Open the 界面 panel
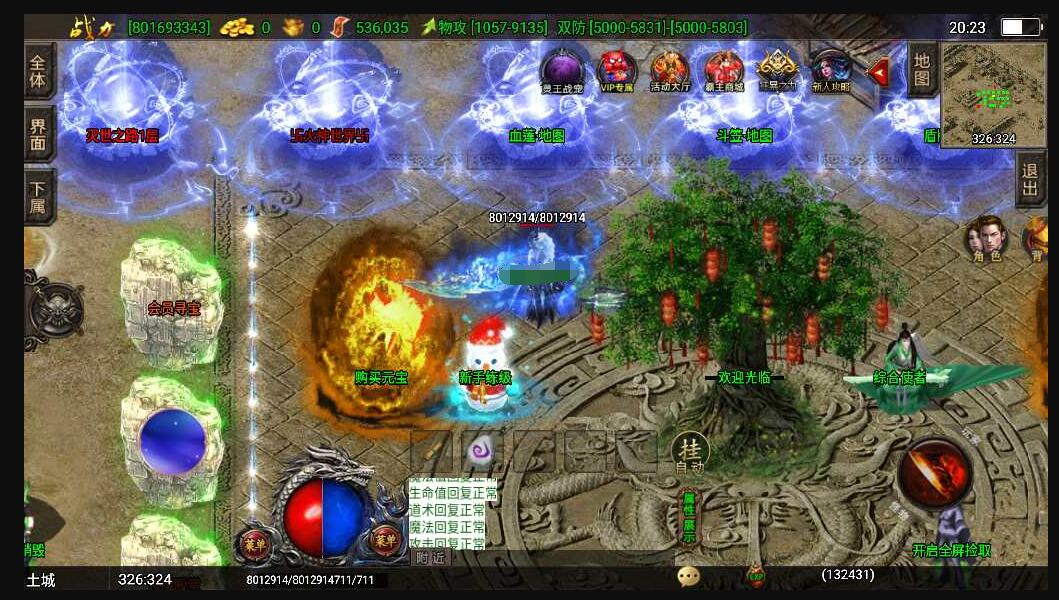 pyautogui.click(x=39, y=135)
